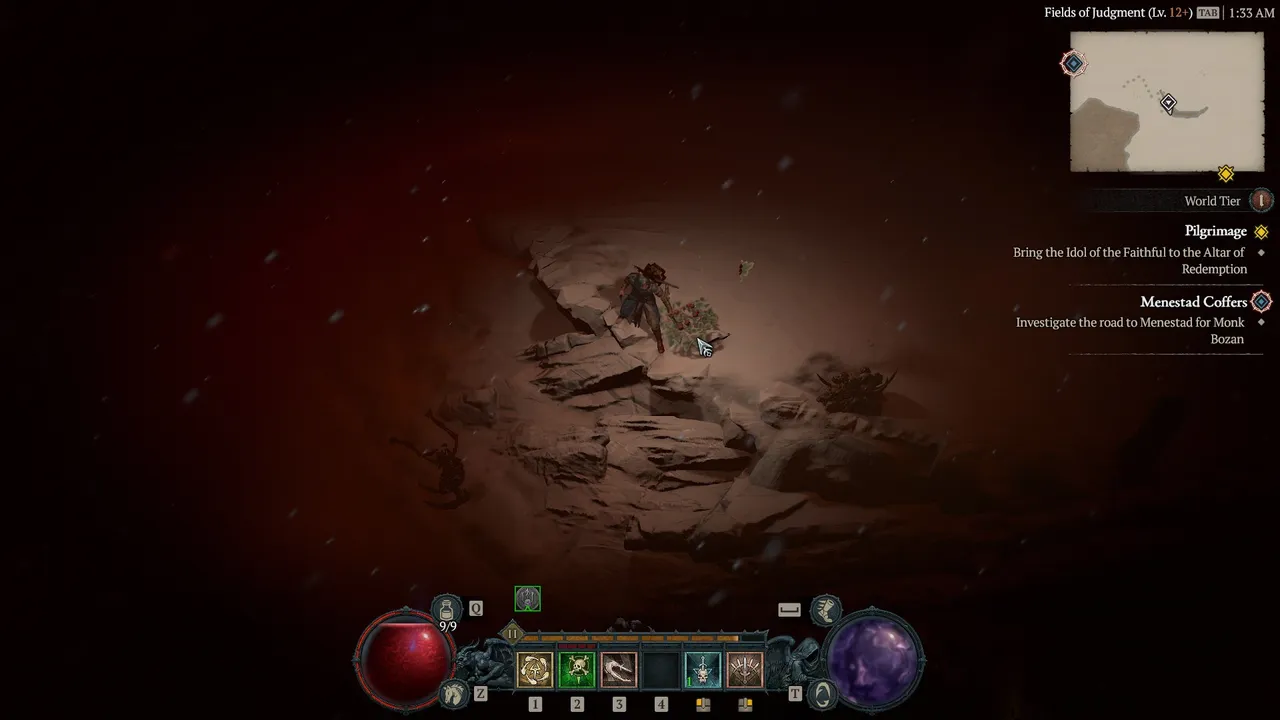Summon mount via horse head icon
Viewport: 1280px width, 720px height.
click(x=455, y=692)
